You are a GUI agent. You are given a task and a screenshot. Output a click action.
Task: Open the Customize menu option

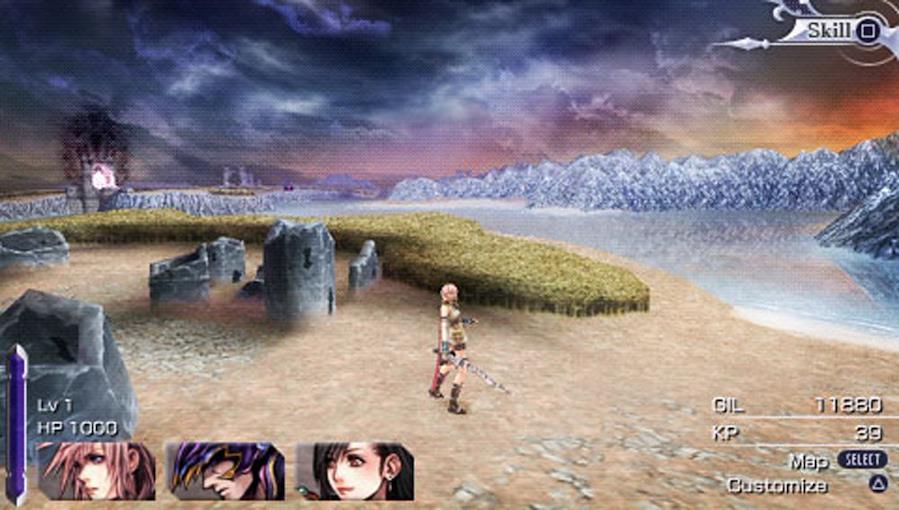tap(777, 485)
